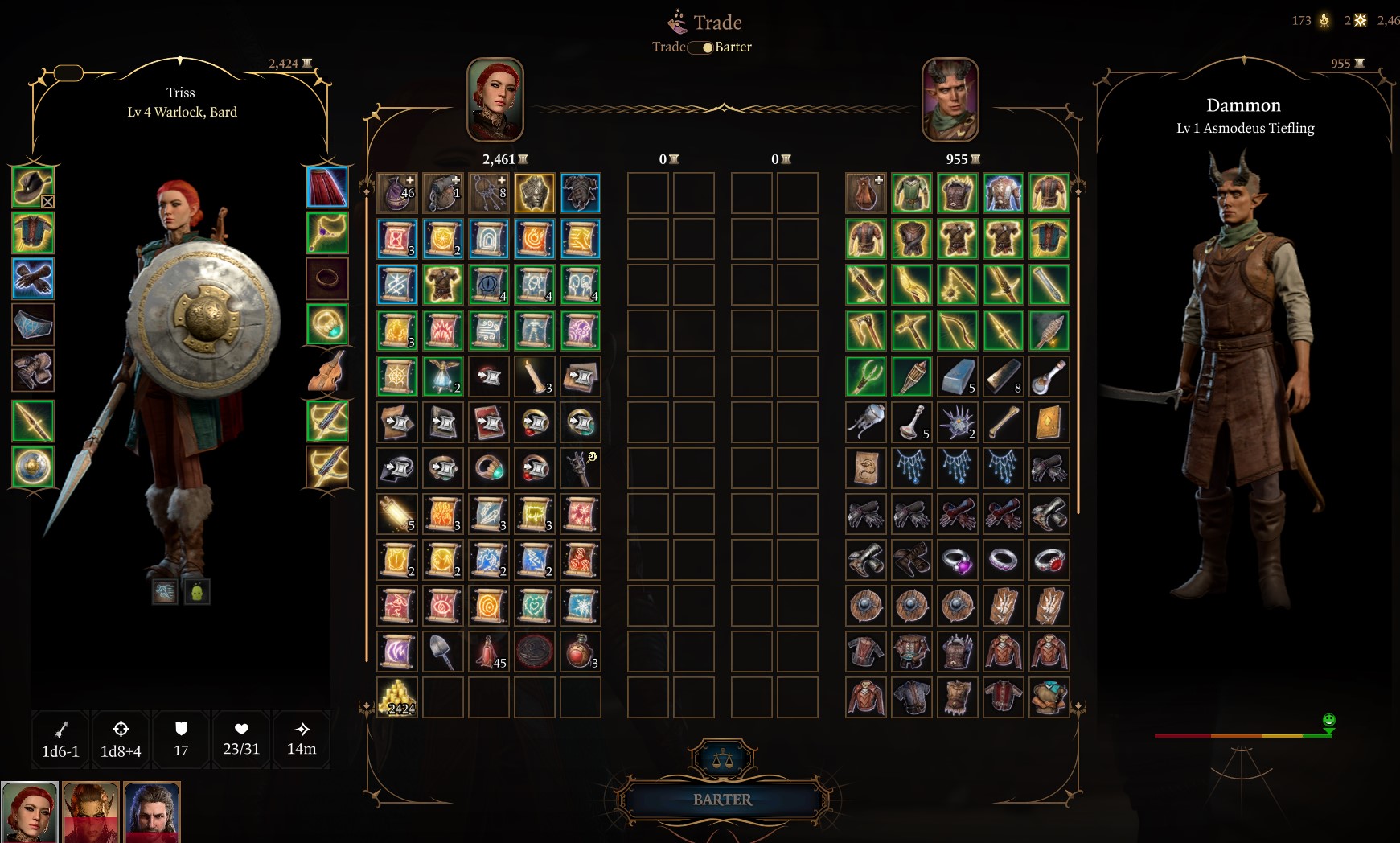This screenshot has height=843, width=1400.
Task: Expand Dammon's pouch container
Action: (x=865, y=192)
